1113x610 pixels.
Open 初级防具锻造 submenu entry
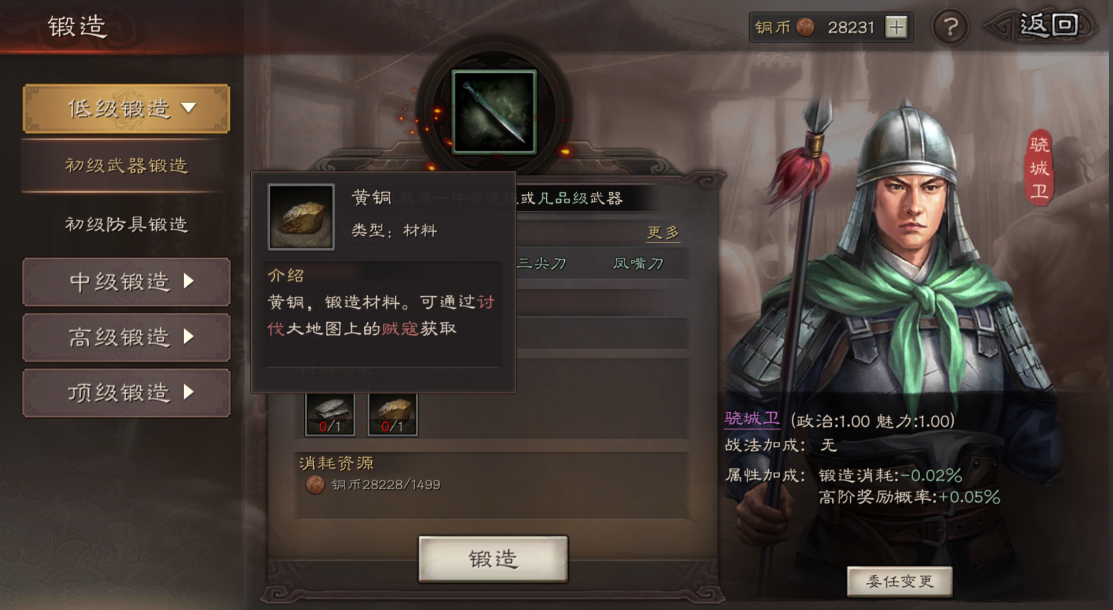(126, 224)
